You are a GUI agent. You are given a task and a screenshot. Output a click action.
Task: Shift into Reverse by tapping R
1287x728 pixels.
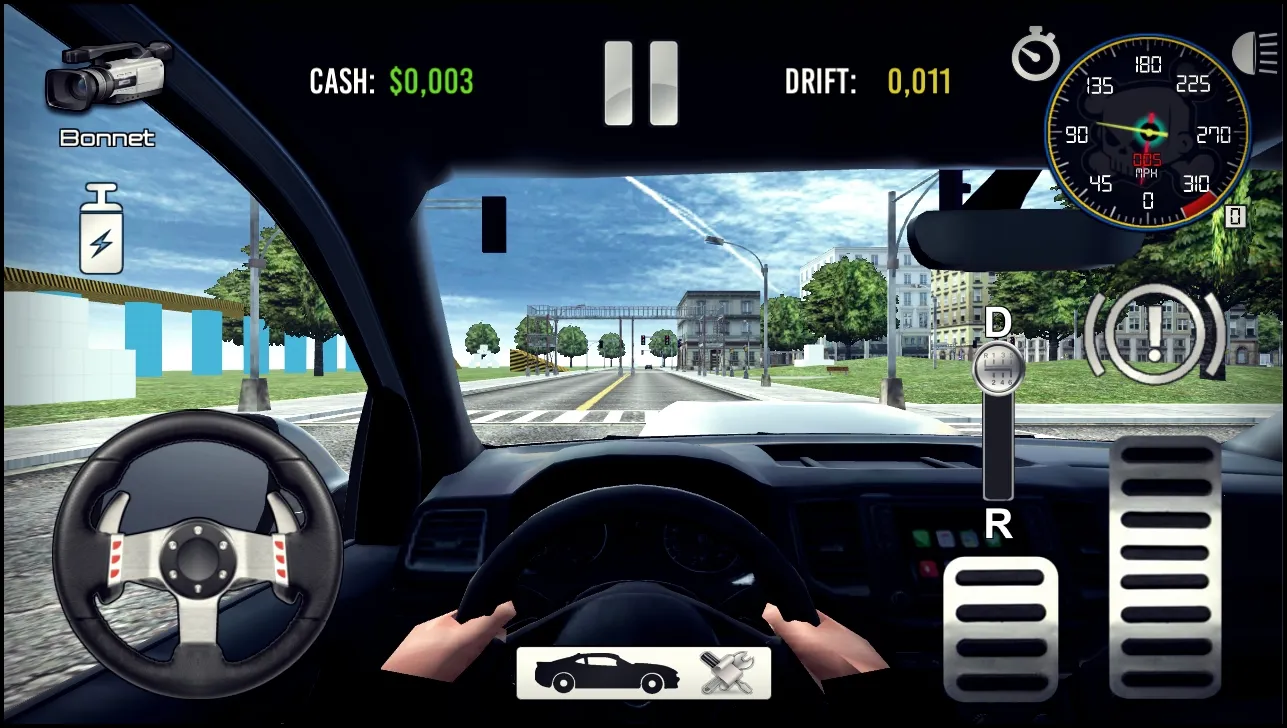[997, 523]
